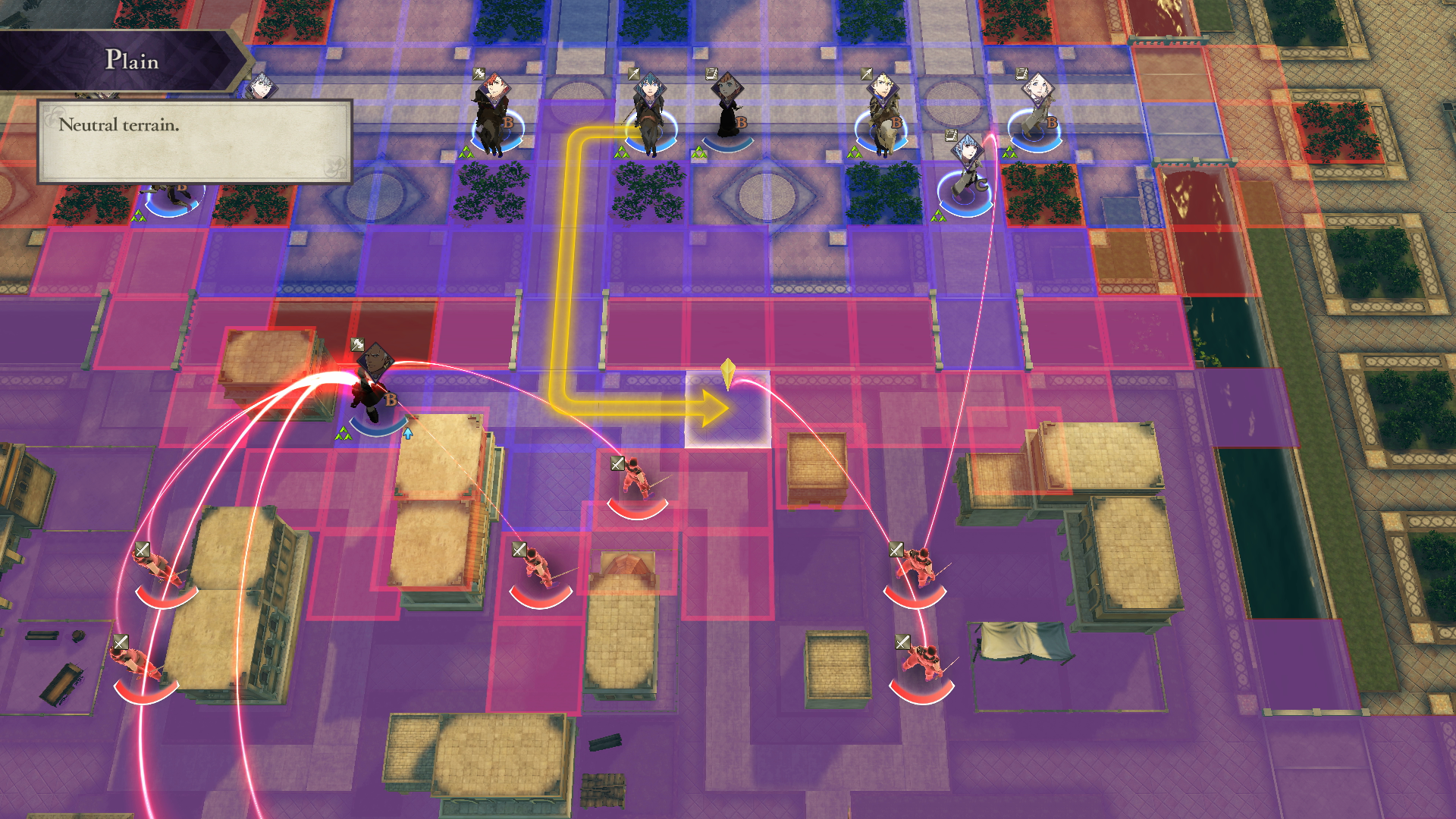Select the black-robed mage unit

[726, 110]
